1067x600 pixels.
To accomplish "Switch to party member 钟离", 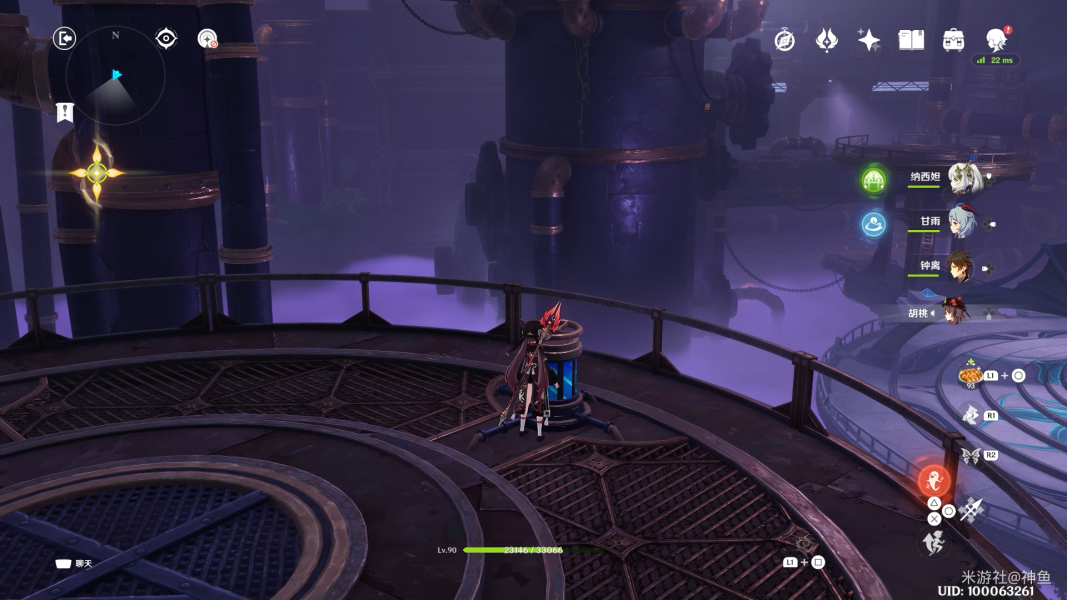I will pyautogui.click(x=960, y=266).
